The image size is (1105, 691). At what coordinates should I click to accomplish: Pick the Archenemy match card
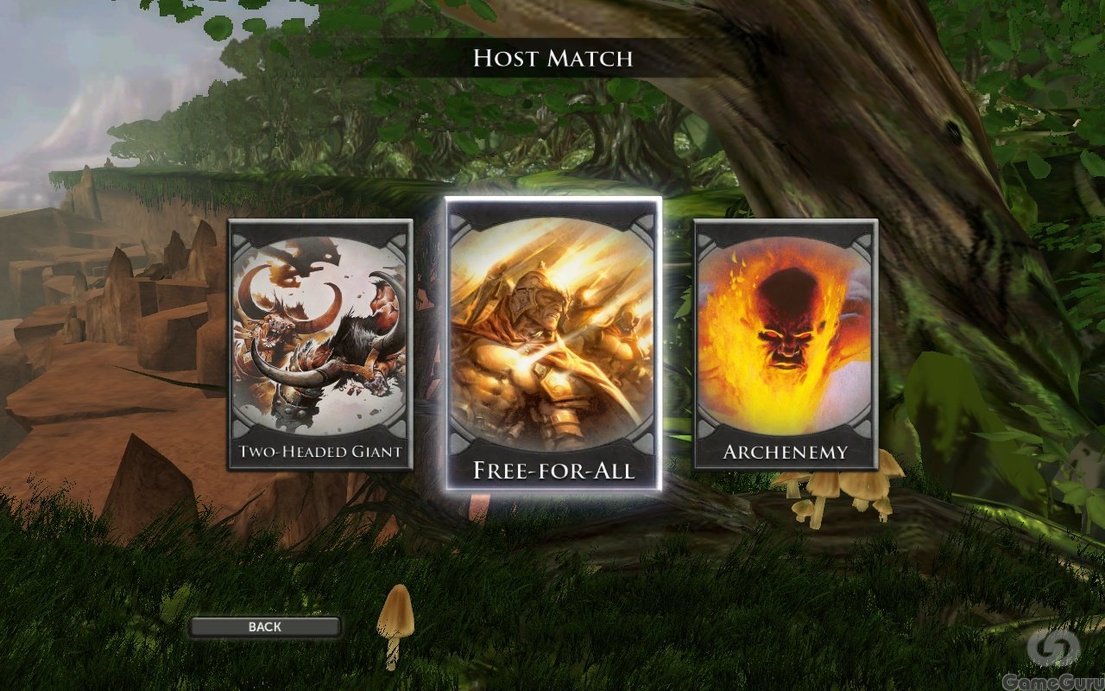coord(785,344)
